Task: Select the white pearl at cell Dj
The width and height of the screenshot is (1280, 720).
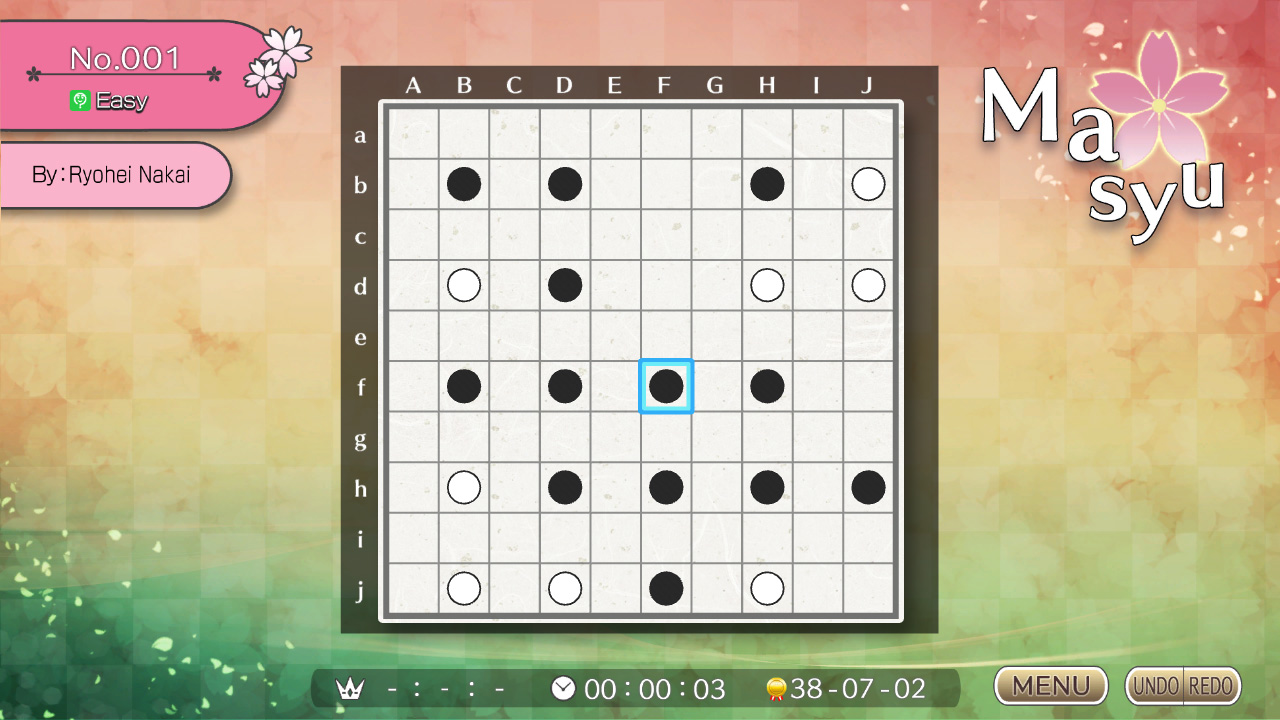Action: point(565,588)
